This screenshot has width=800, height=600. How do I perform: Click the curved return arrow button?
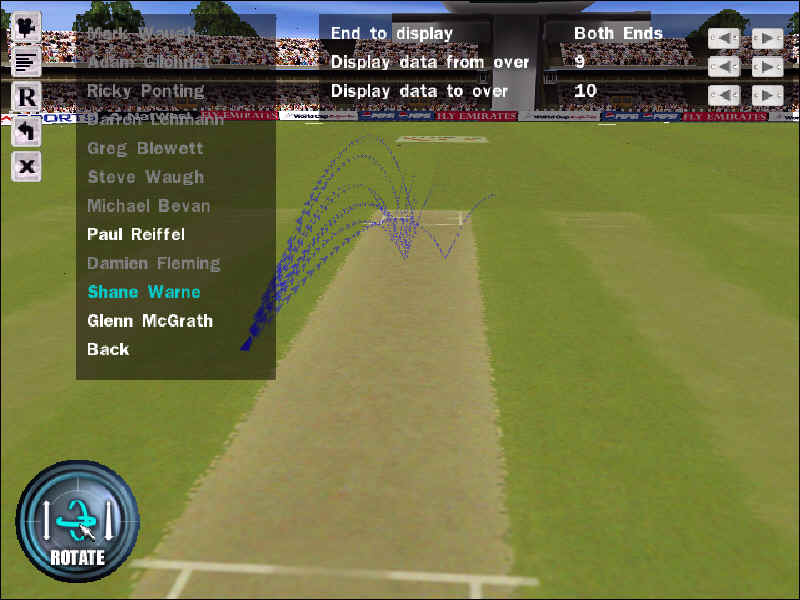click(26, 131)
